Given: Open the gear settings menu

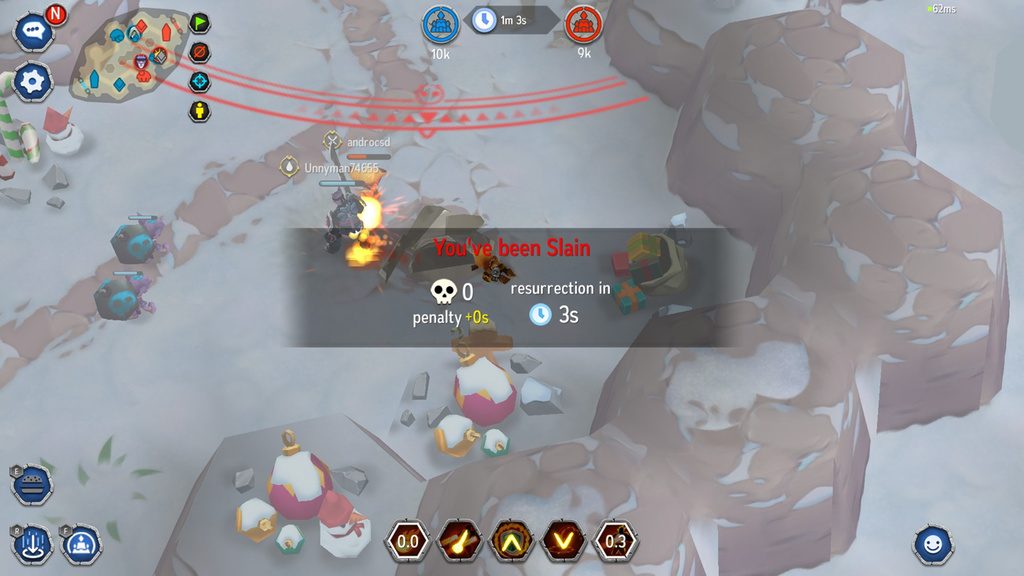Looking at the screenshot, I should click(32, 80).
